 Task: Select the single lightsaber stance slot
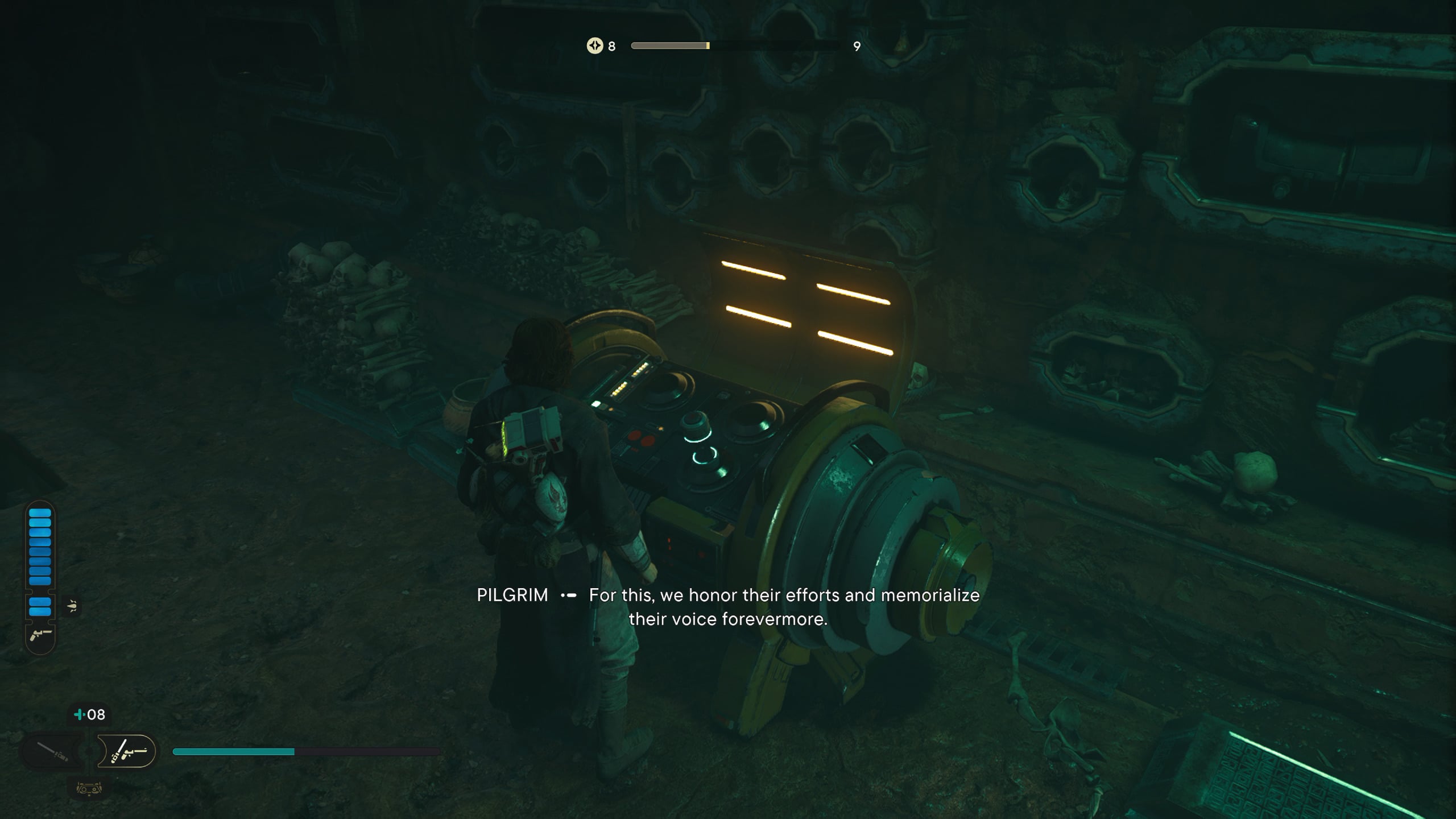pyautogui.click(x=52, y=751)
